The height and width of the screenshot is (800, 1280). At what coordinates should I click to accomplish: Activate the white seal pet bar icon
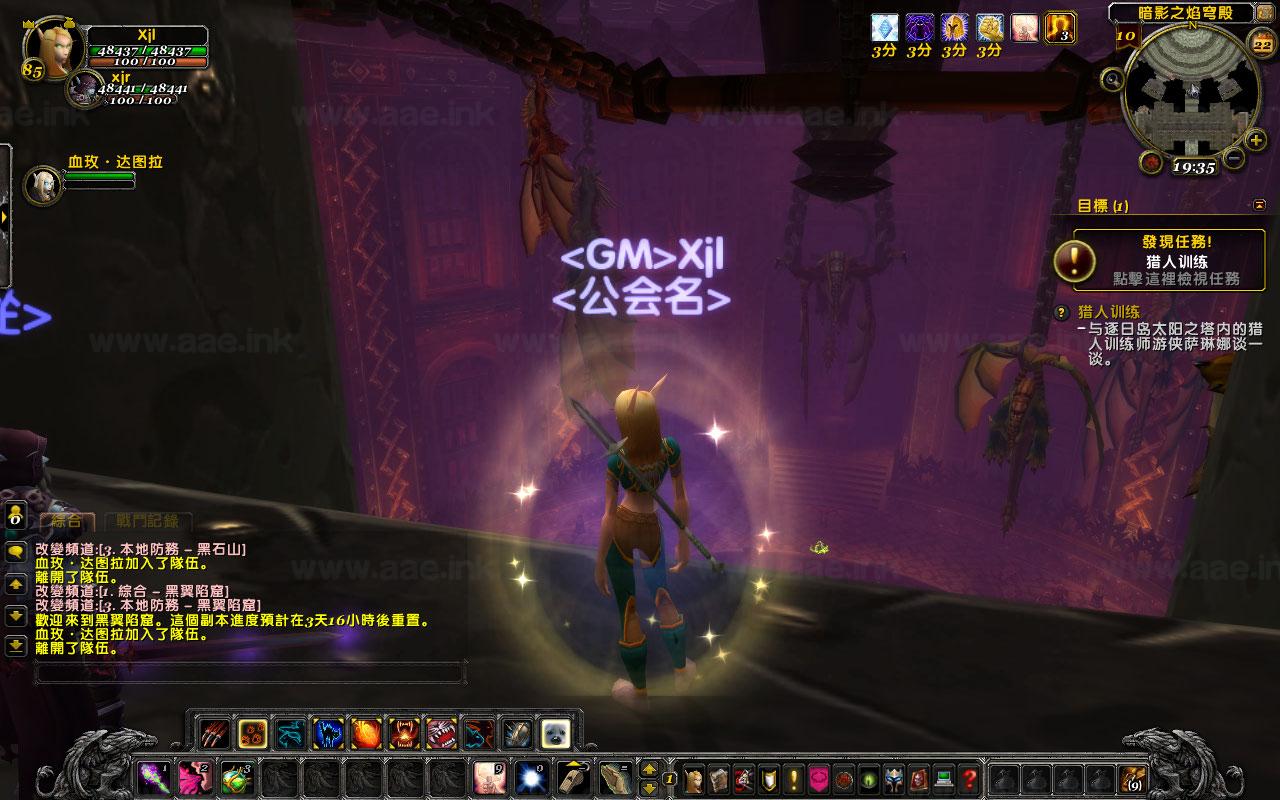(555, 734)
